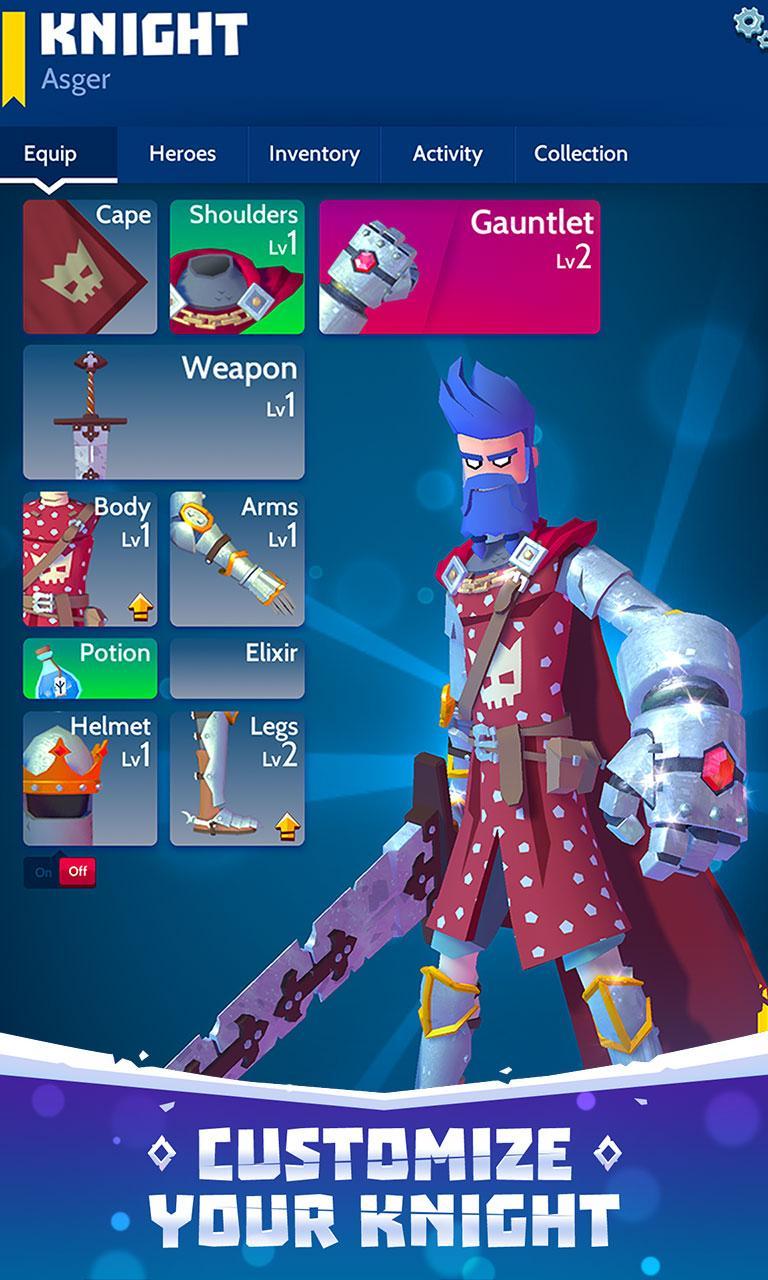Select the Cape equipment slot

pos(90,266)
